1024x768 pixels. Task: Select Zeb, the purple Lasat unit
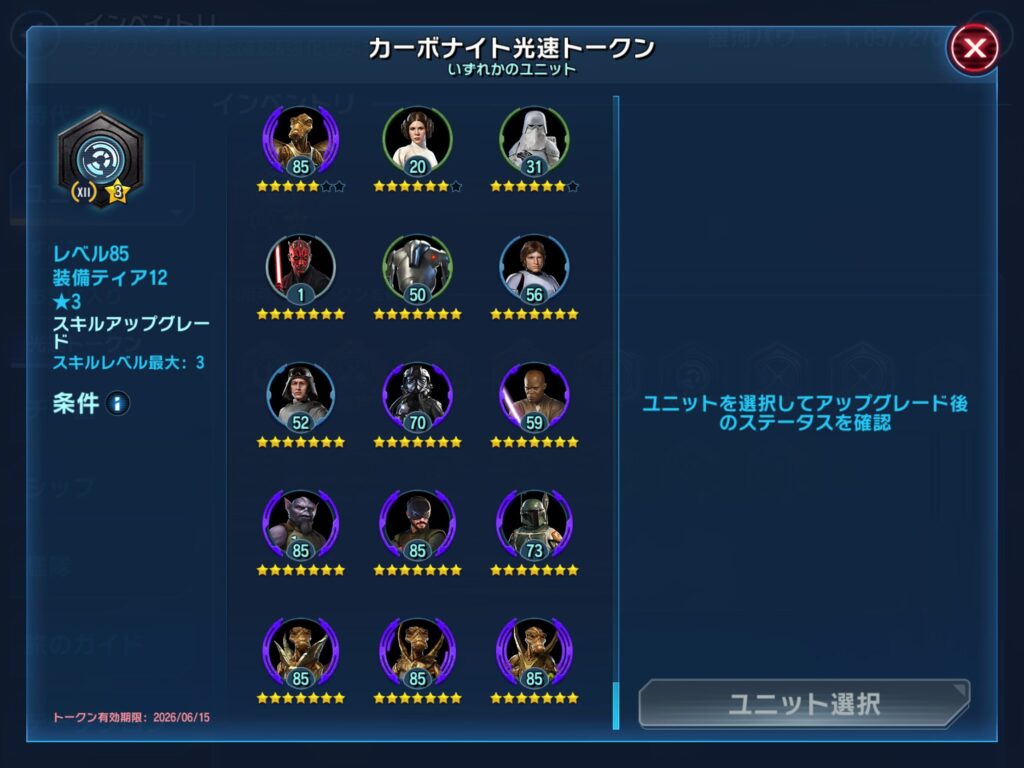tap(301, 524)
